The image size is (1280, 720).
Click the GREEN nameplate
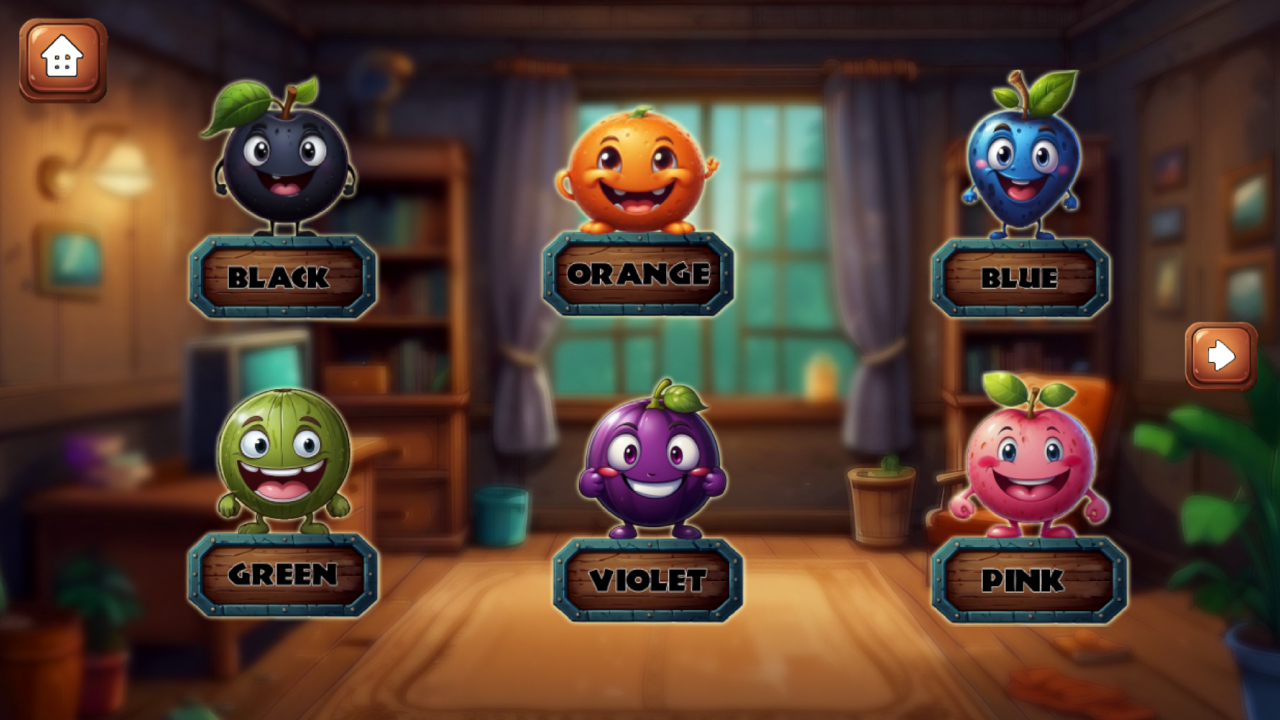(285, 577)
